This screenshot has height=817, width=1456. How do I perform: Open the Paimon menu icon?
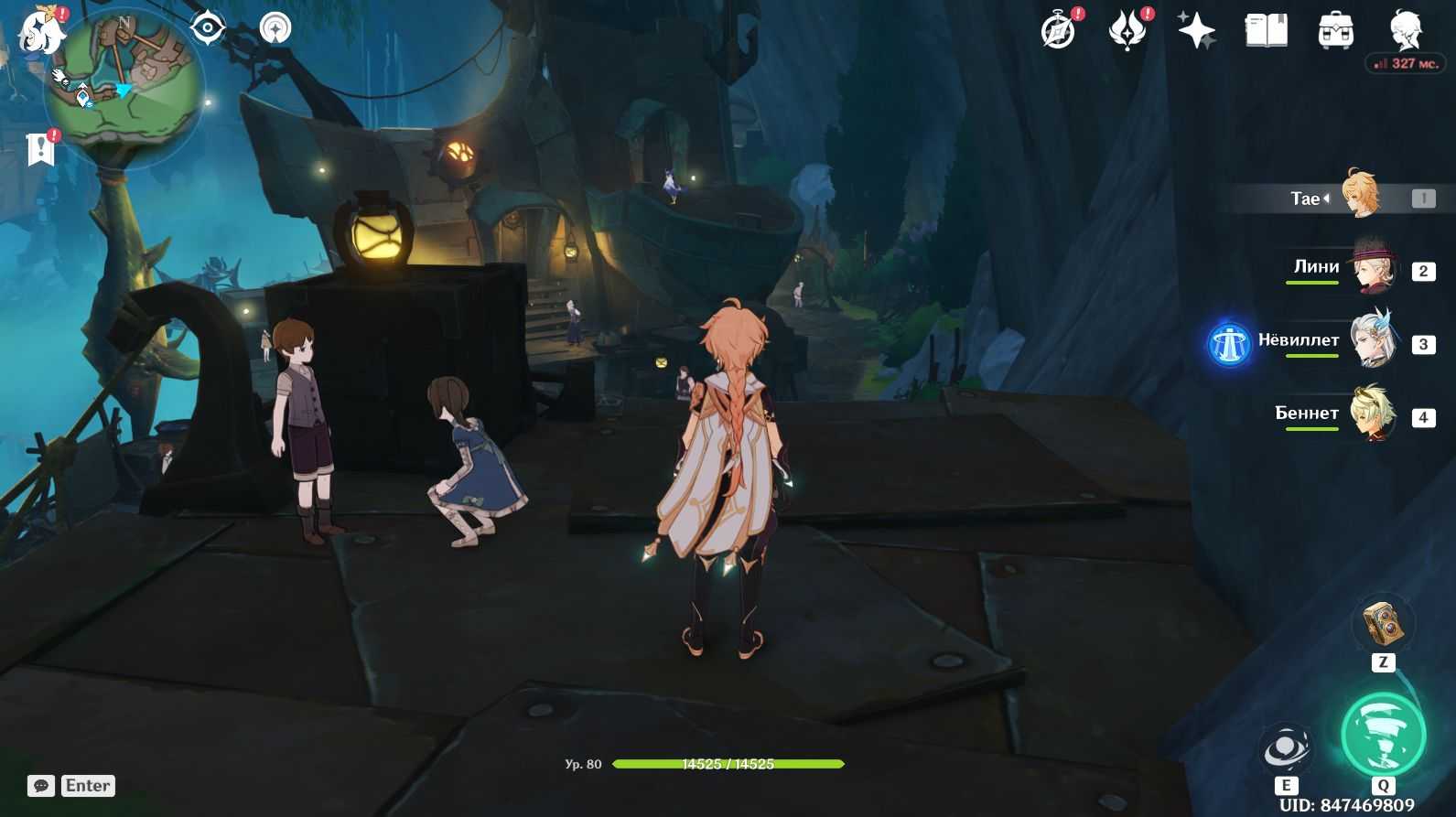(x=42, y=32)
